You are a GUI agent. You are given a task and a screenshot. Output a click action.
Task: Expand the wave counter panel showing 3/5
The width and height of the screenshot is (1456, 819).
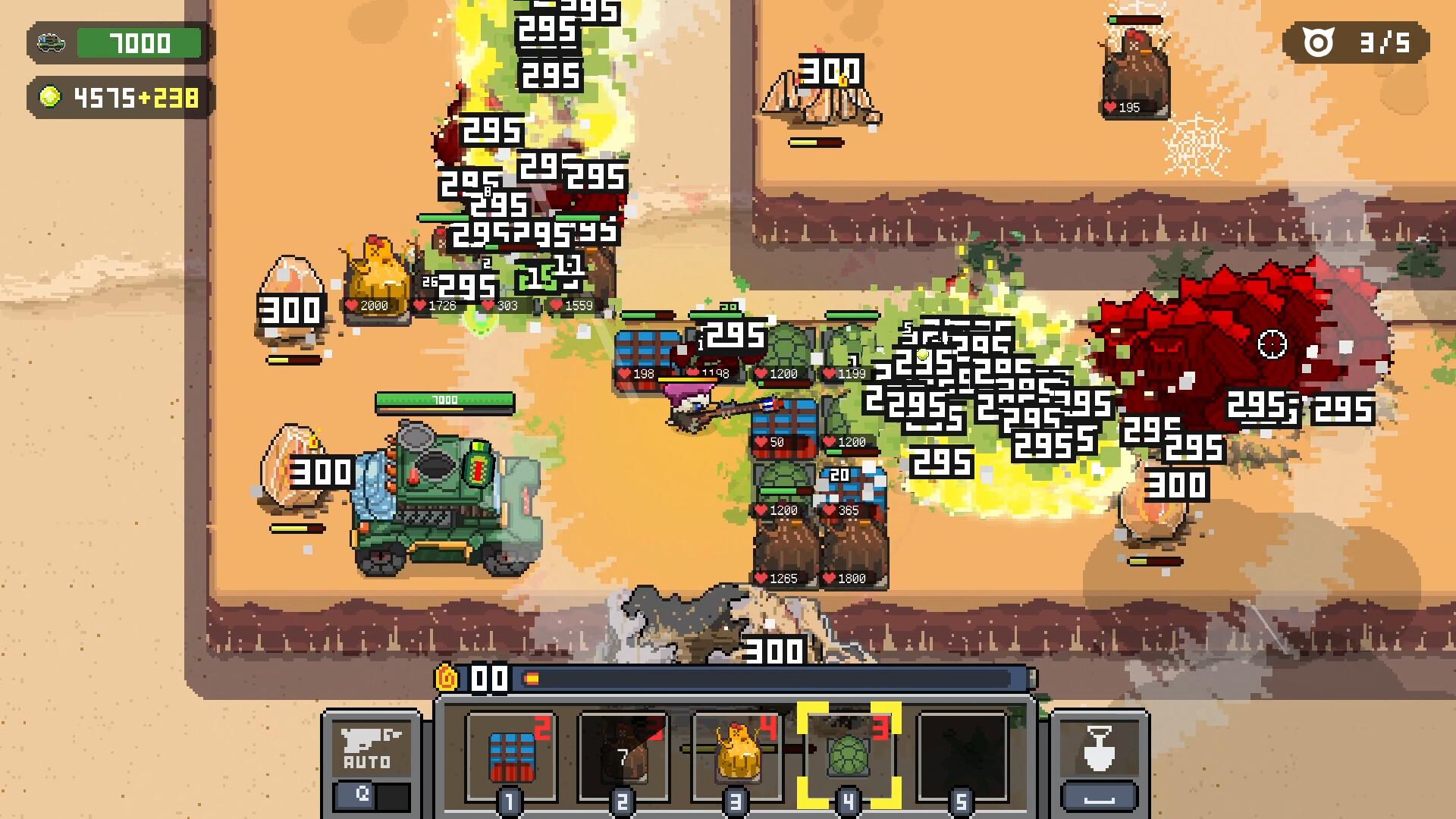(x=1357, y=43)
